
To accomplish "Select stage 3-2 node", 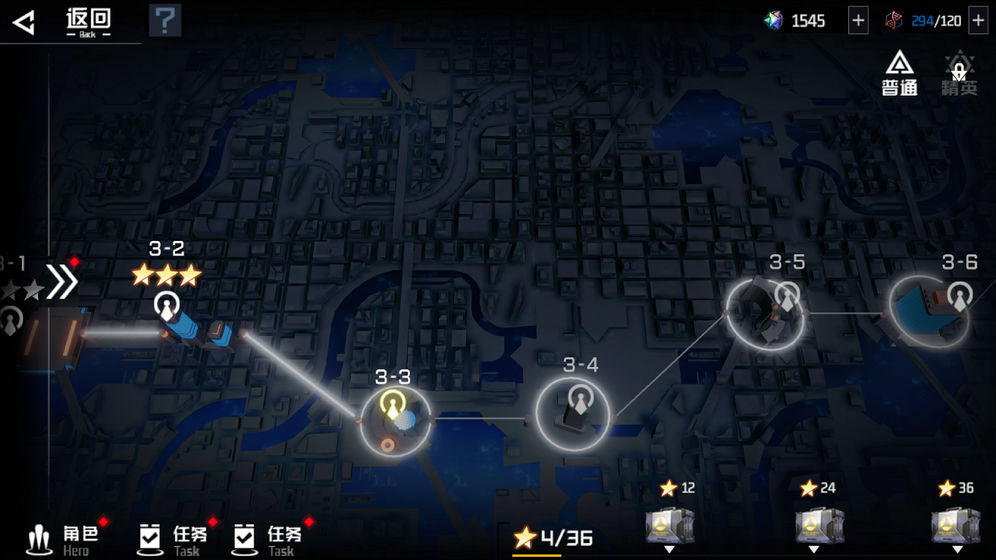I will [x=167, y=305].
